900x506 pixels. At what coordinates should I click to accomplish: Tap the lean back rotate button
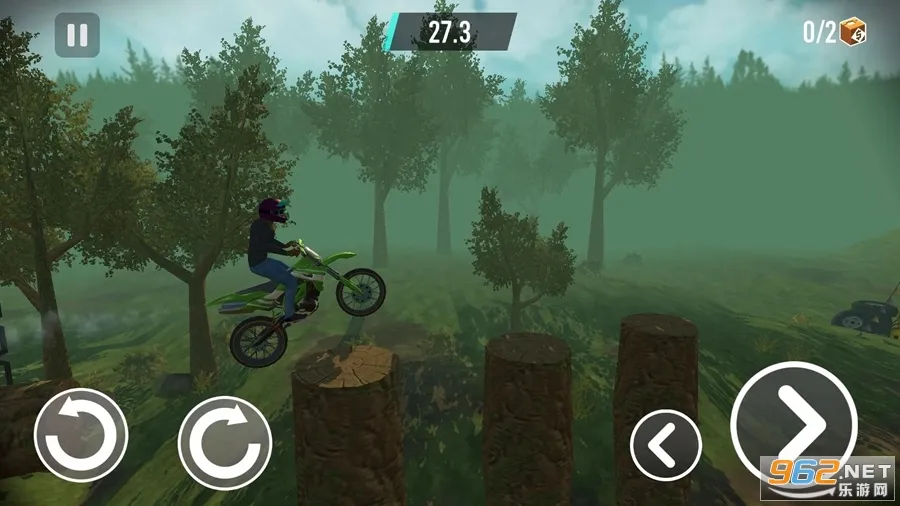coord(81,435)
